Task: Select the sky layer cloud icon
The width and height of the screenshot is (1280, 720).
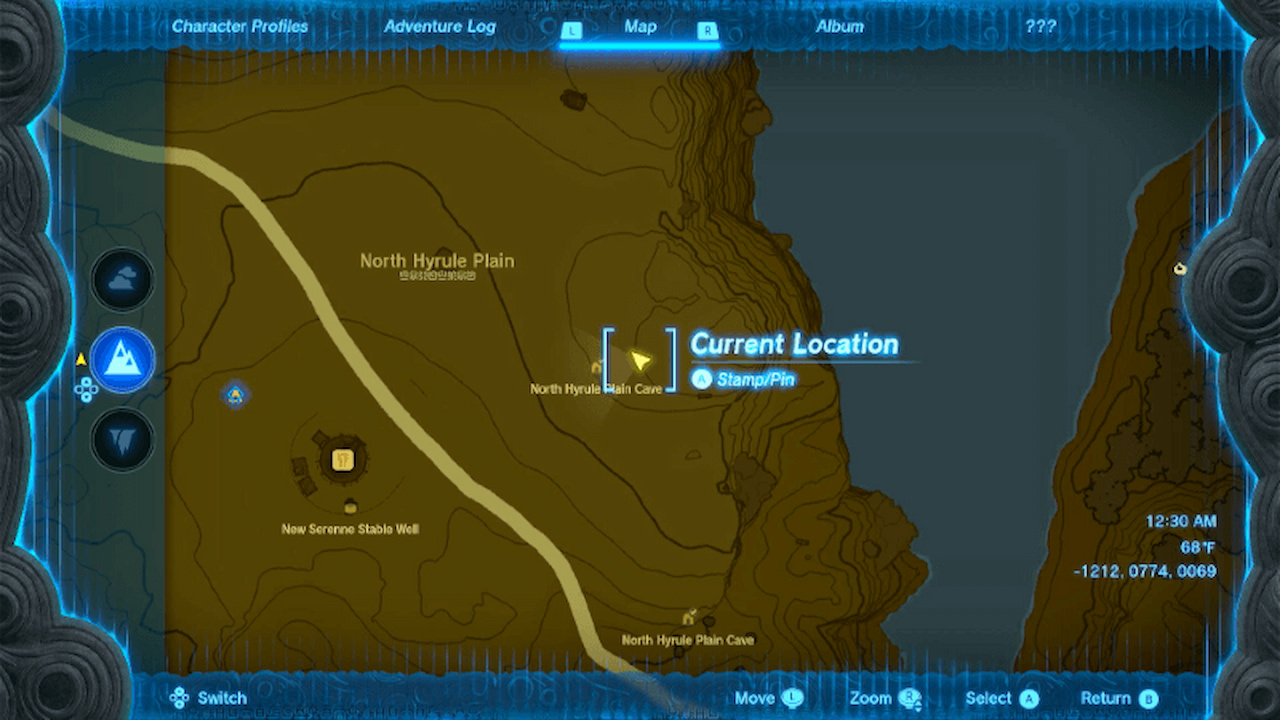Action: click(121, 279)
